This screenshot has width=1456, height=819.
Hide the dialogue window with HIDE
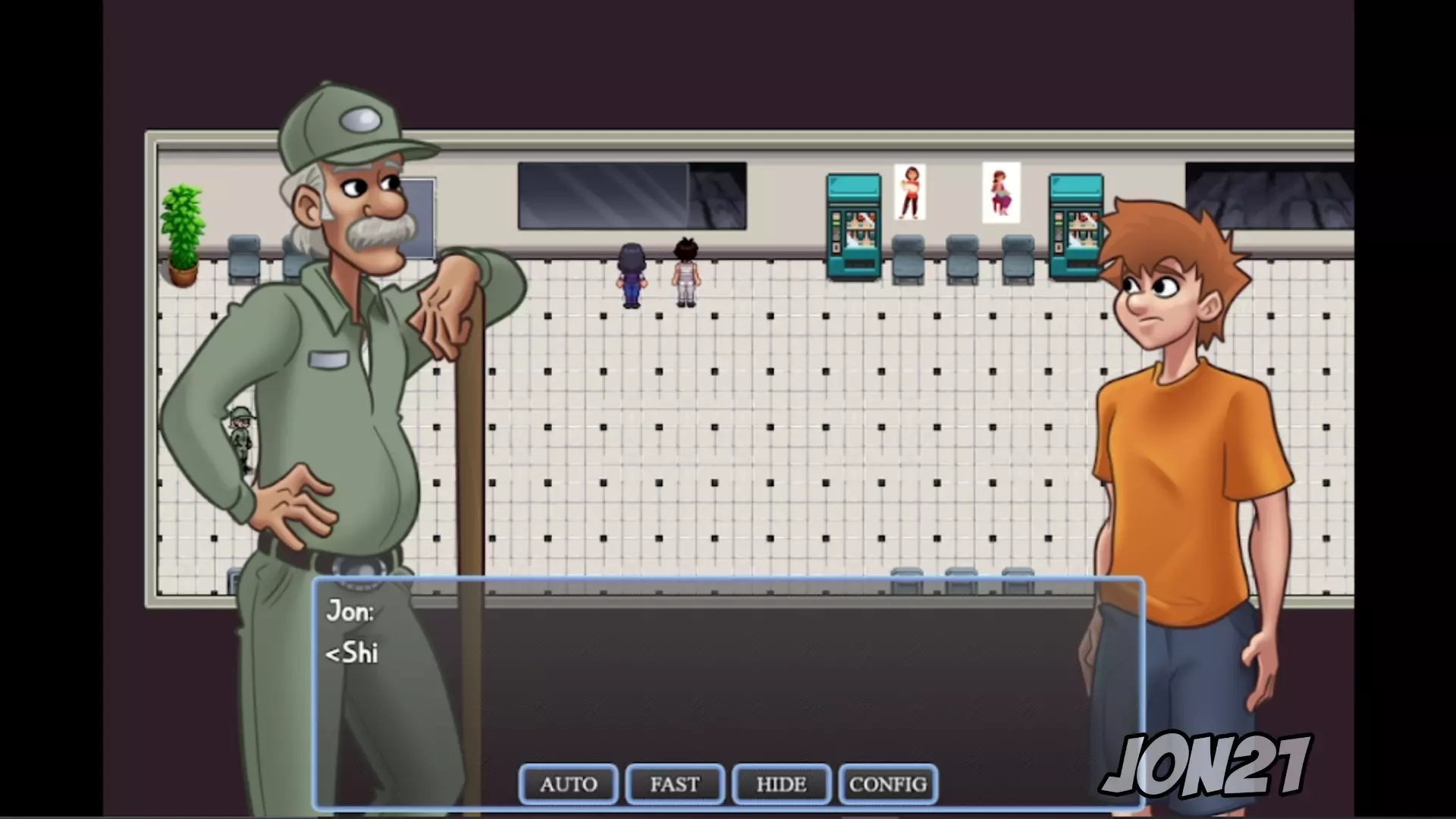pyautogui.click(x=781, y=784)
